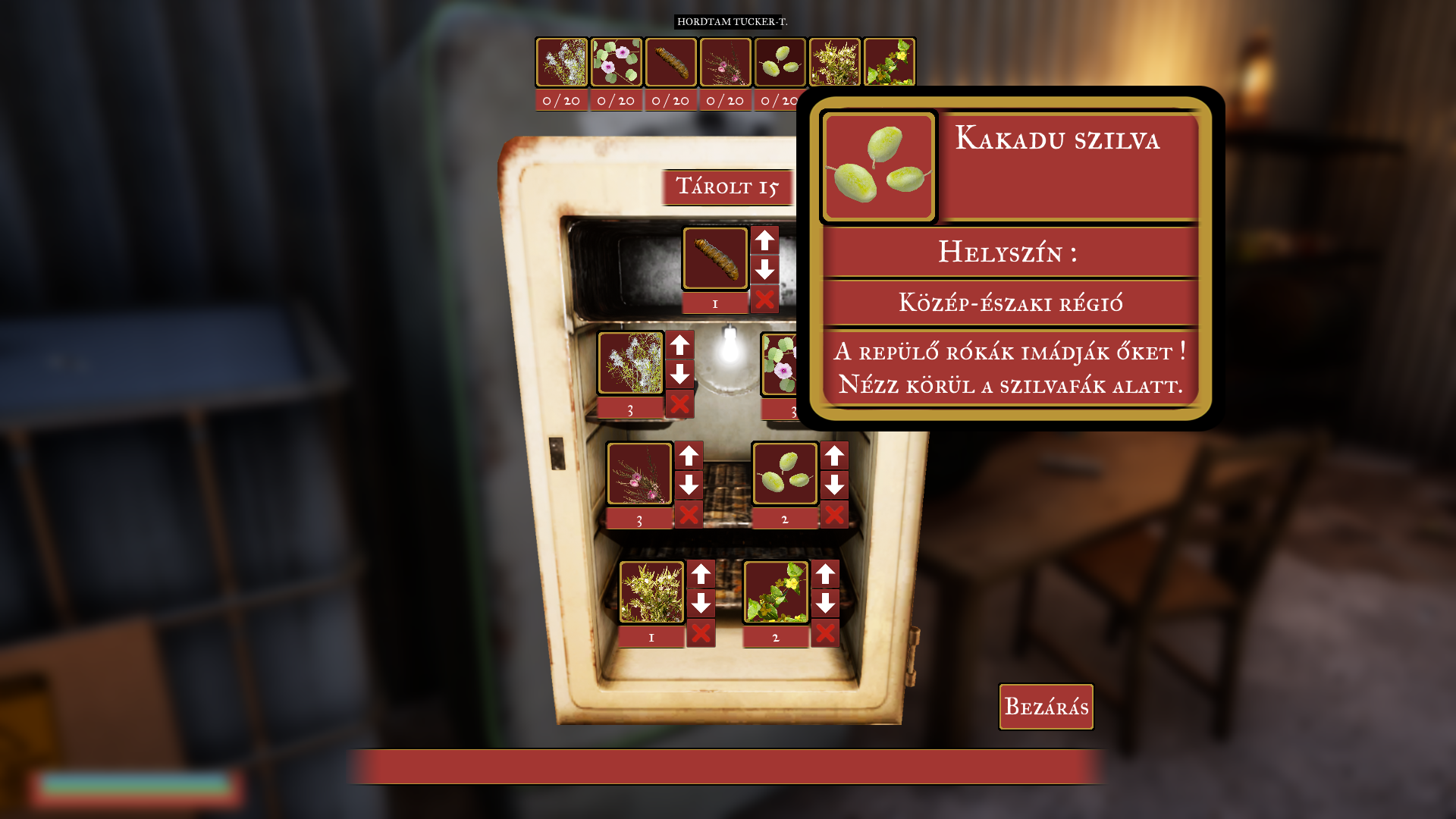Pick the yellow flower vine fridge slot
The width and height of the screenshot is (1456, 819).
[776, 592]
